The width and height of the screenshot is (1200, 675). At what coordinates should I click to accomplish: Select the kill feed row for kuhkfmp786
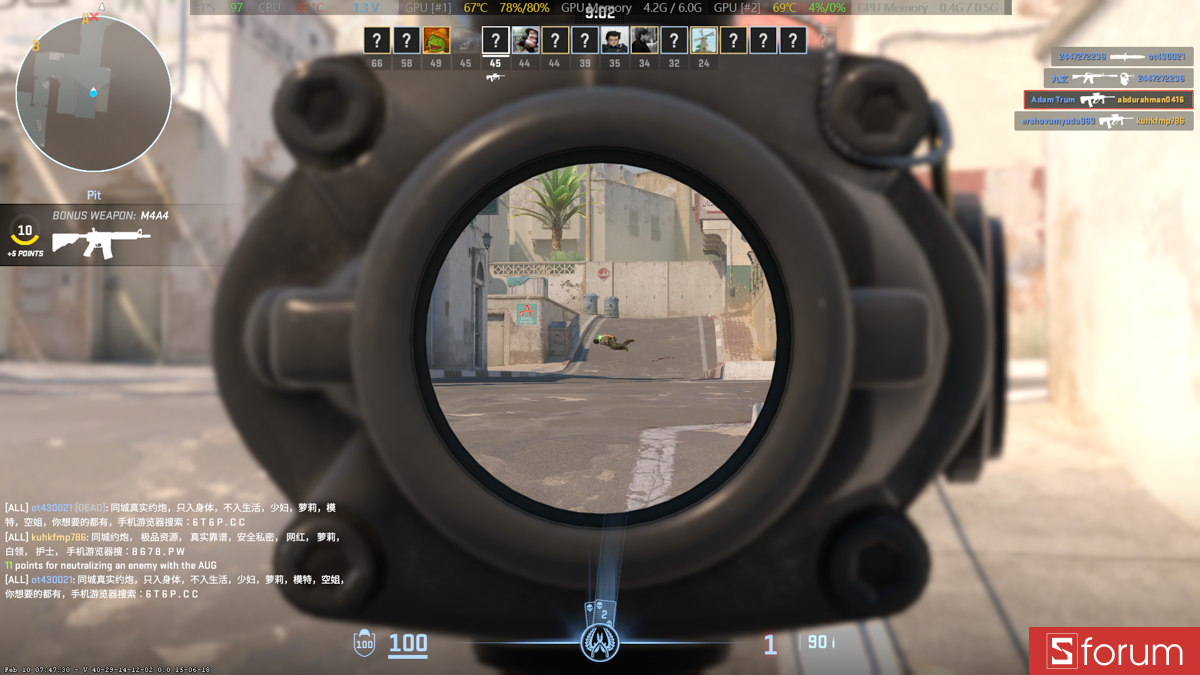click(x=1103, y=121)
